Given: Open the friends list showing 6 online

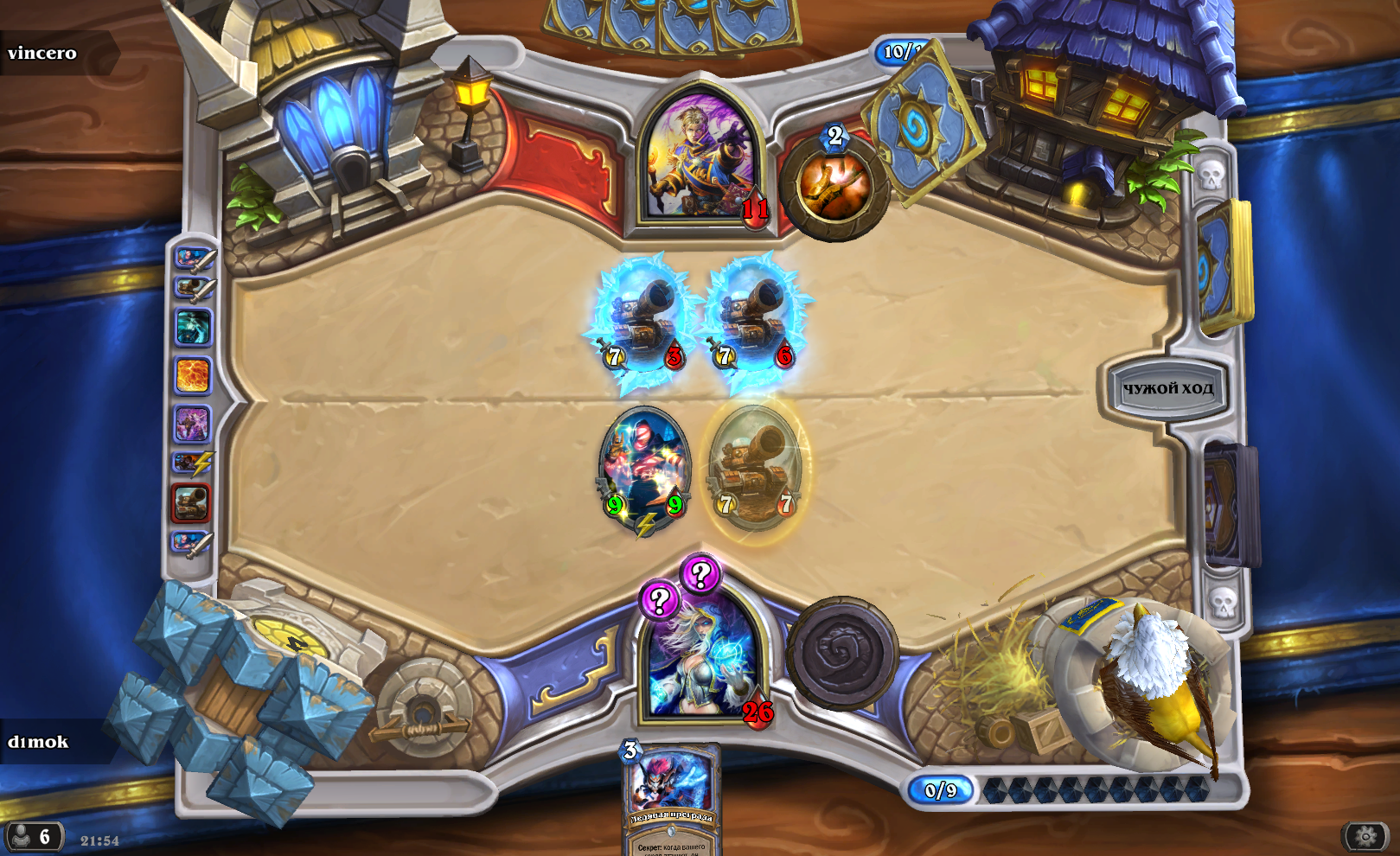Looking at the screenshot, I should click(33, 836).
